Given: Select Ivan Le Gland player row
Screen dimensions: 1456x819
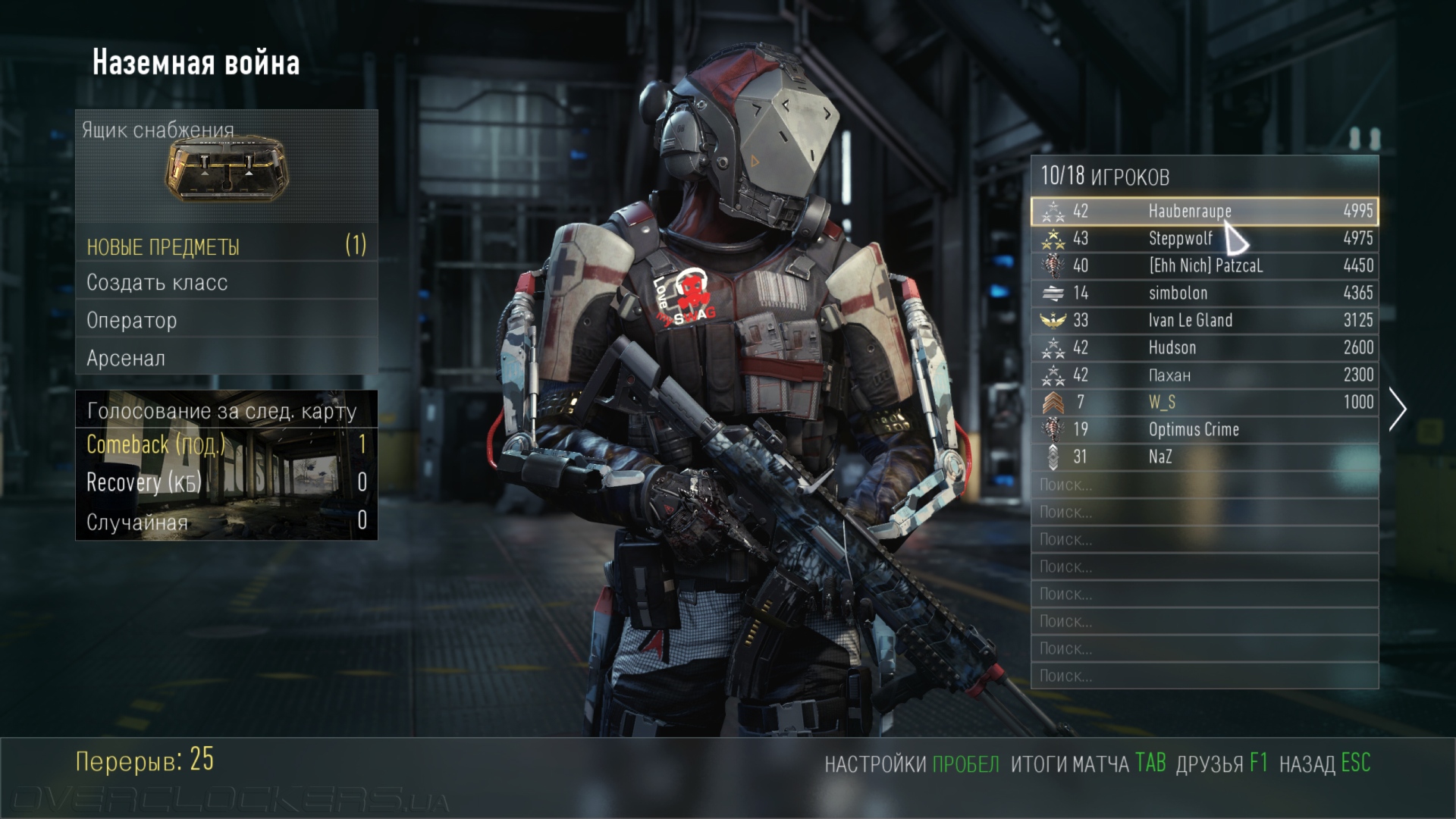Looking at the screenshot, I should coord(1204,320).
